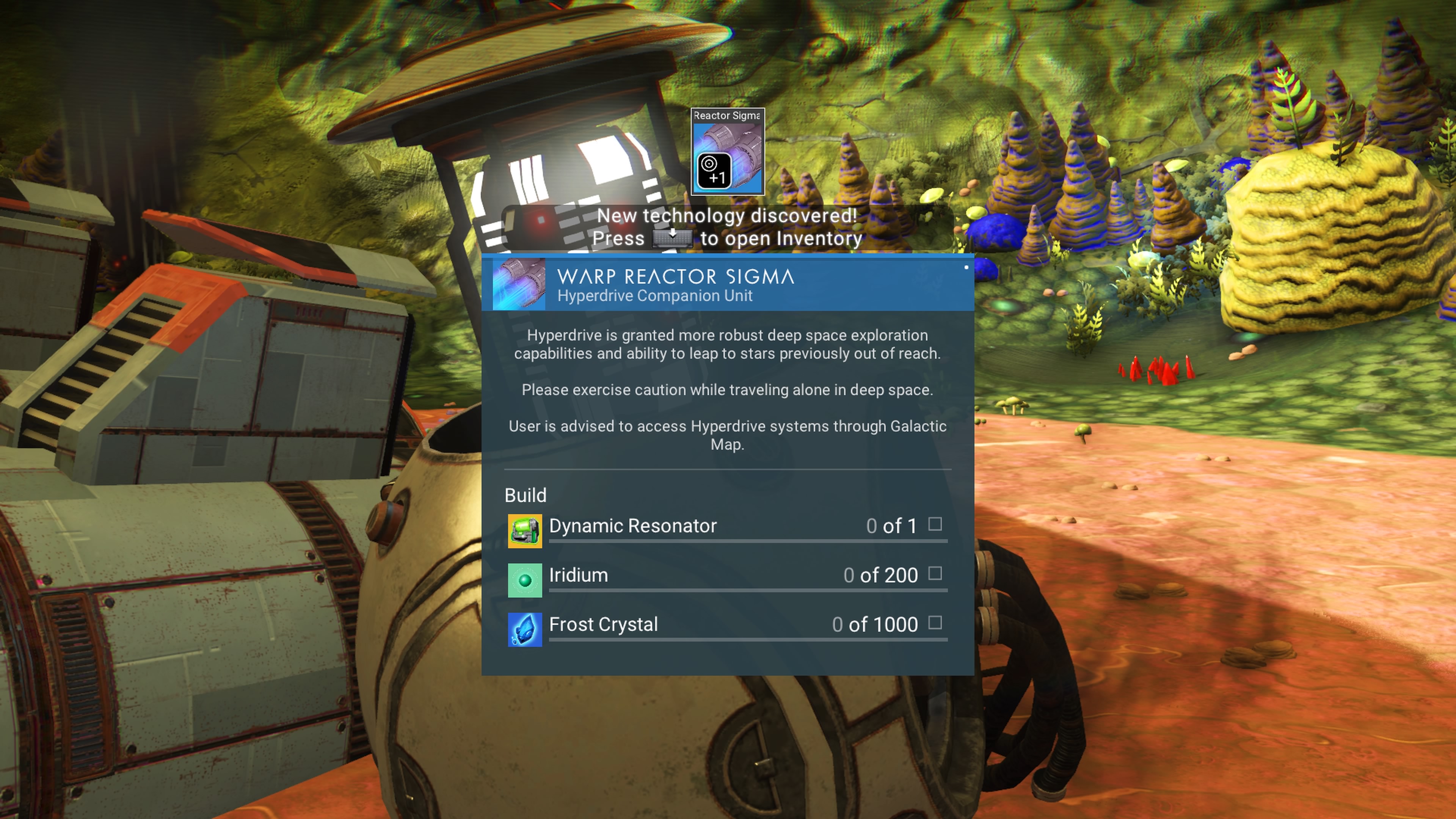Screen dimensions: 1456x819
Task: Select the Dynamic Resonator ingredient row
Action: pos(727,527)
